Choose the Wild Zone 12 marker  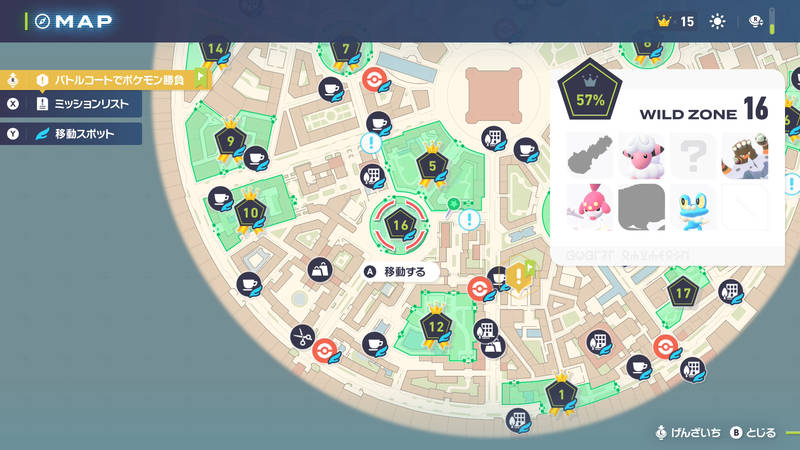436,326
